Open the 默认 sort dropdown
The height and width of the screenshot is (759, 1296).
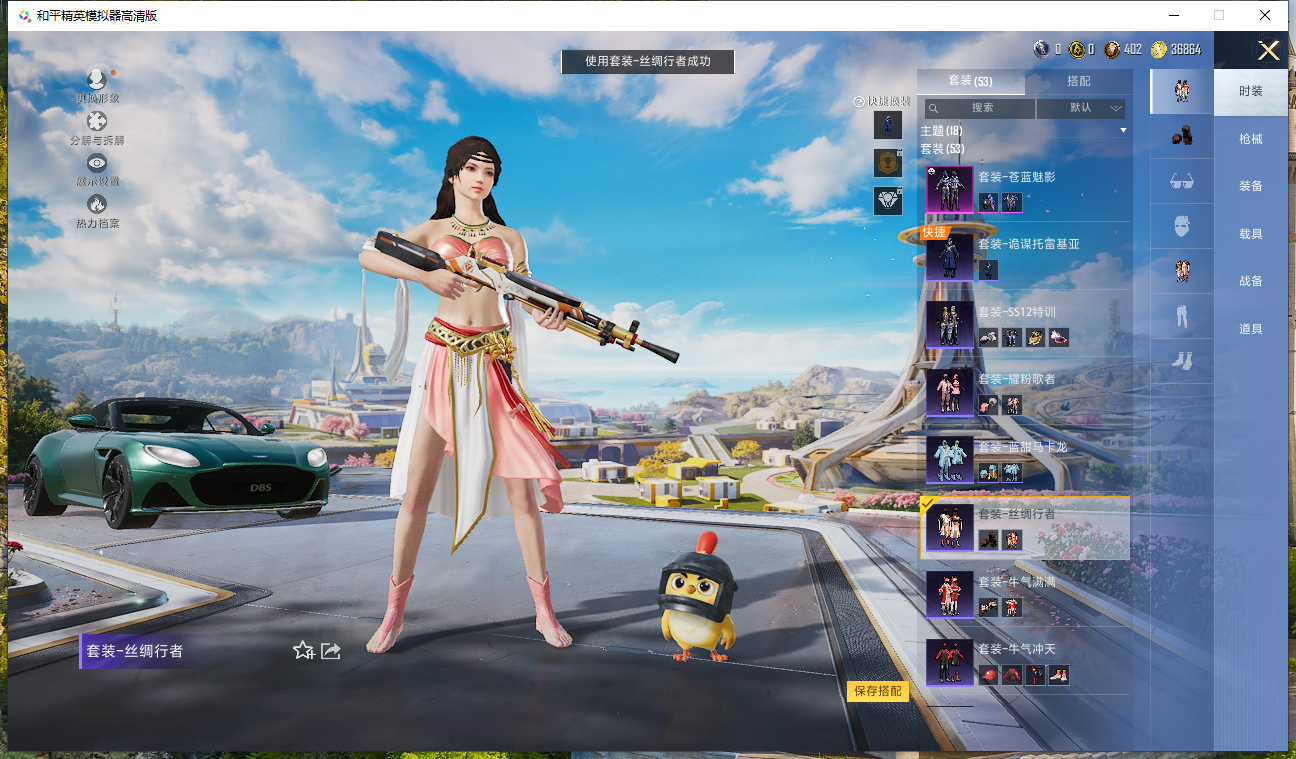(1081, 108)
